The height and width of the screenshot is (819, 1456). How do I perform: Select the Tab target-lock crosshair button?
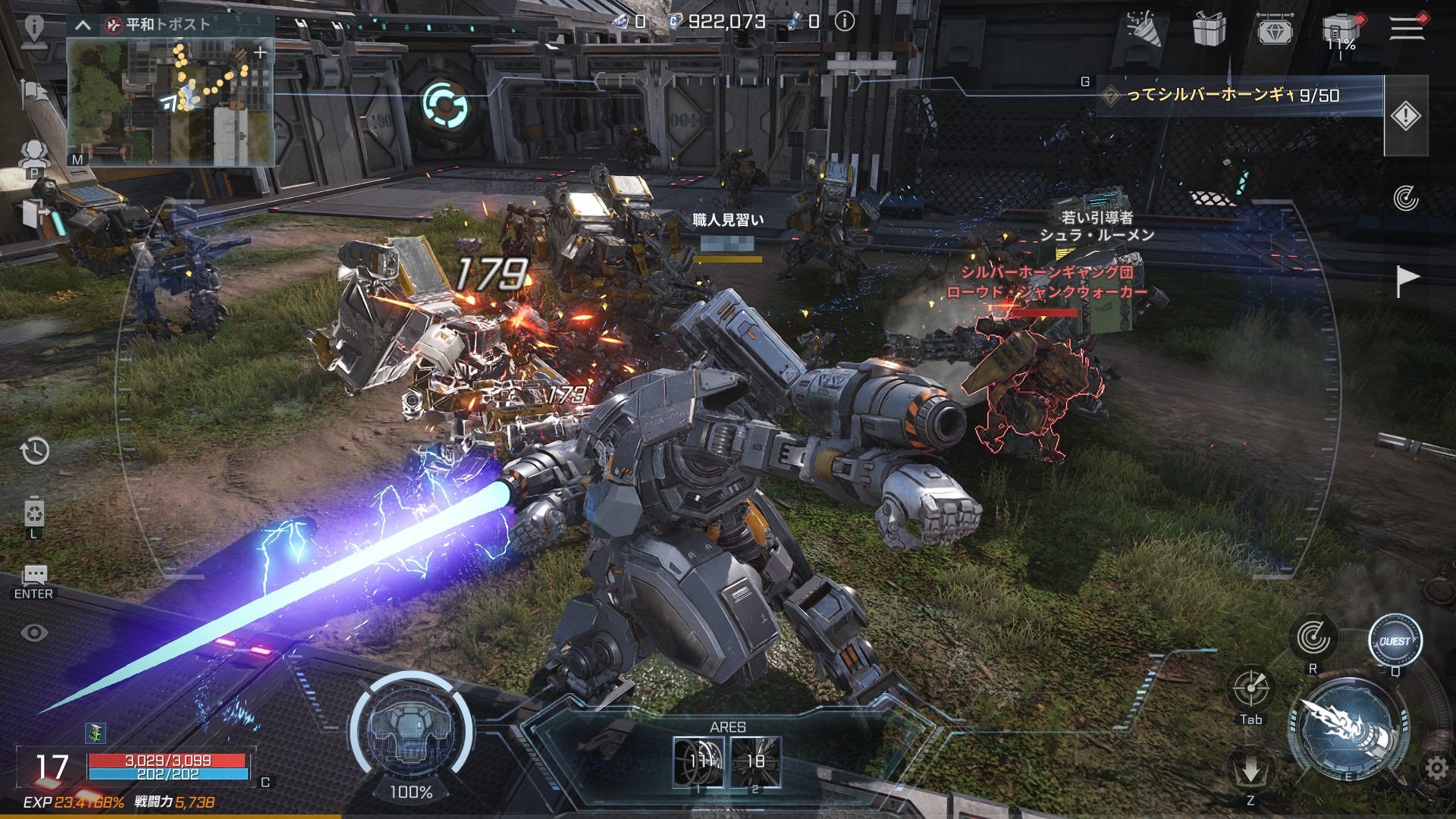tap(1250, 689)
